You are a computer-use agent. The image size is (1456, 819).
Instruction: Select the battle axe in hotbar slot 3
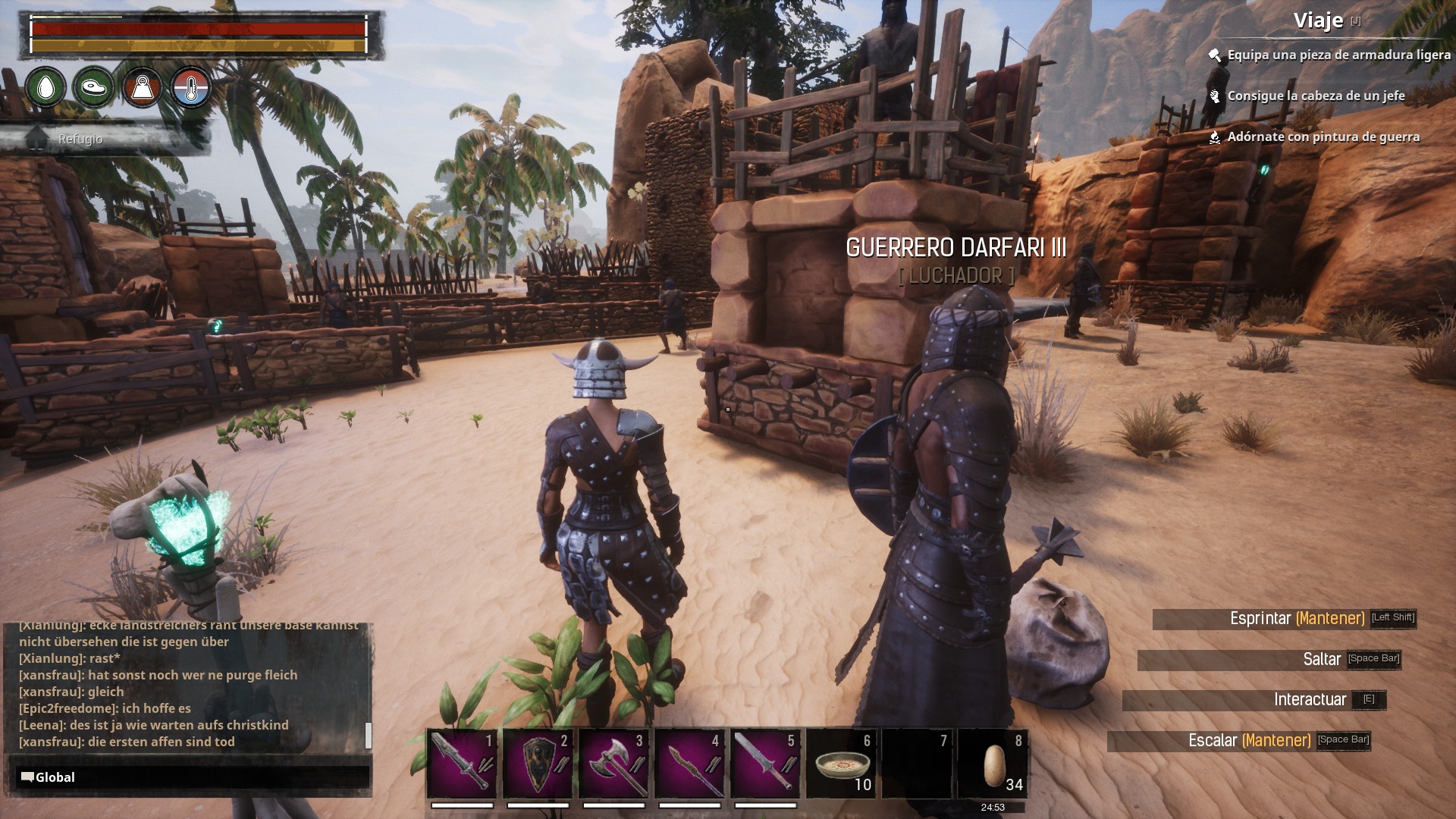tap(613, 764)
